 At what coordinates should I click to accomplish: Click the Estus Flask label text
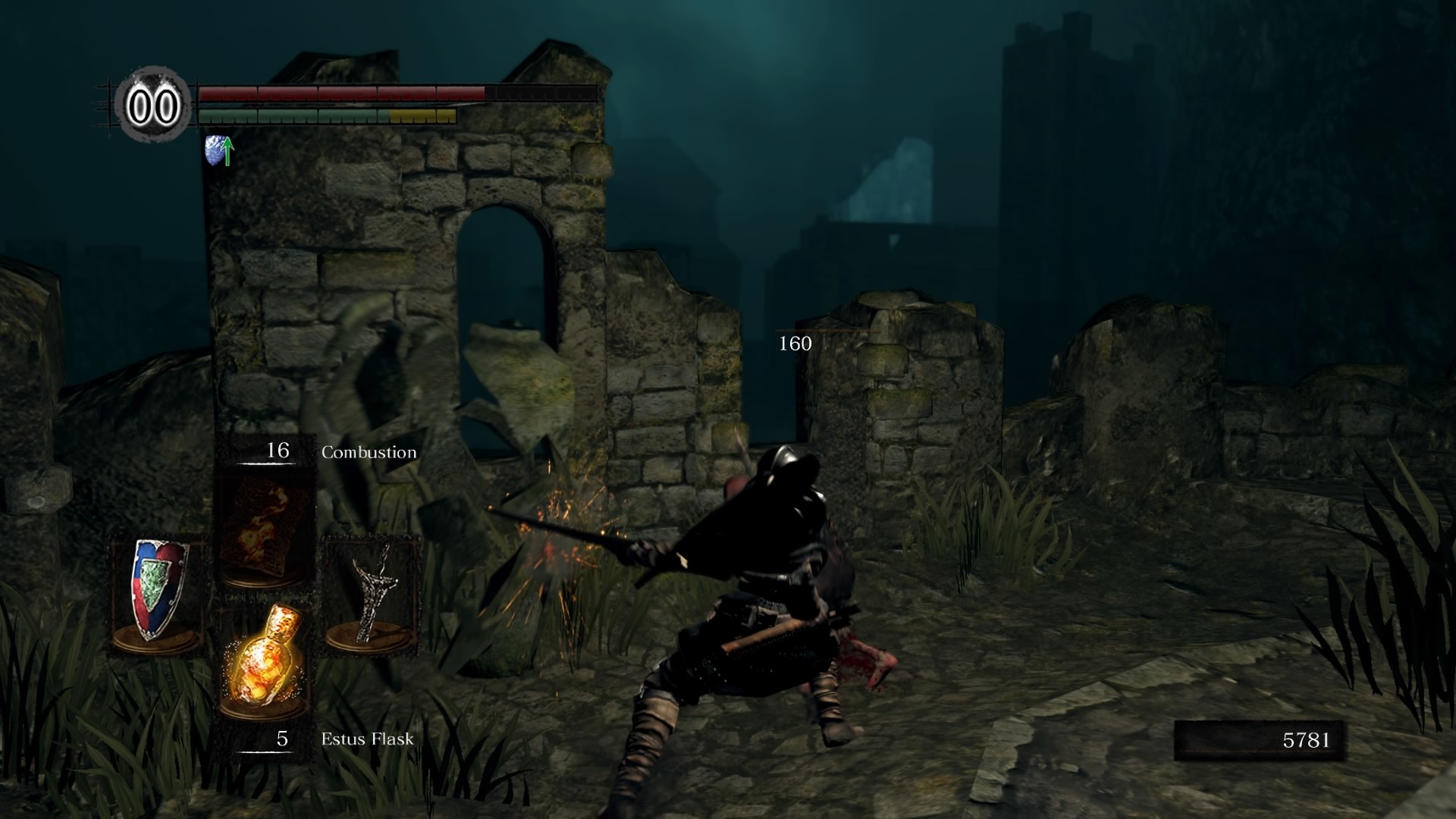366,737
